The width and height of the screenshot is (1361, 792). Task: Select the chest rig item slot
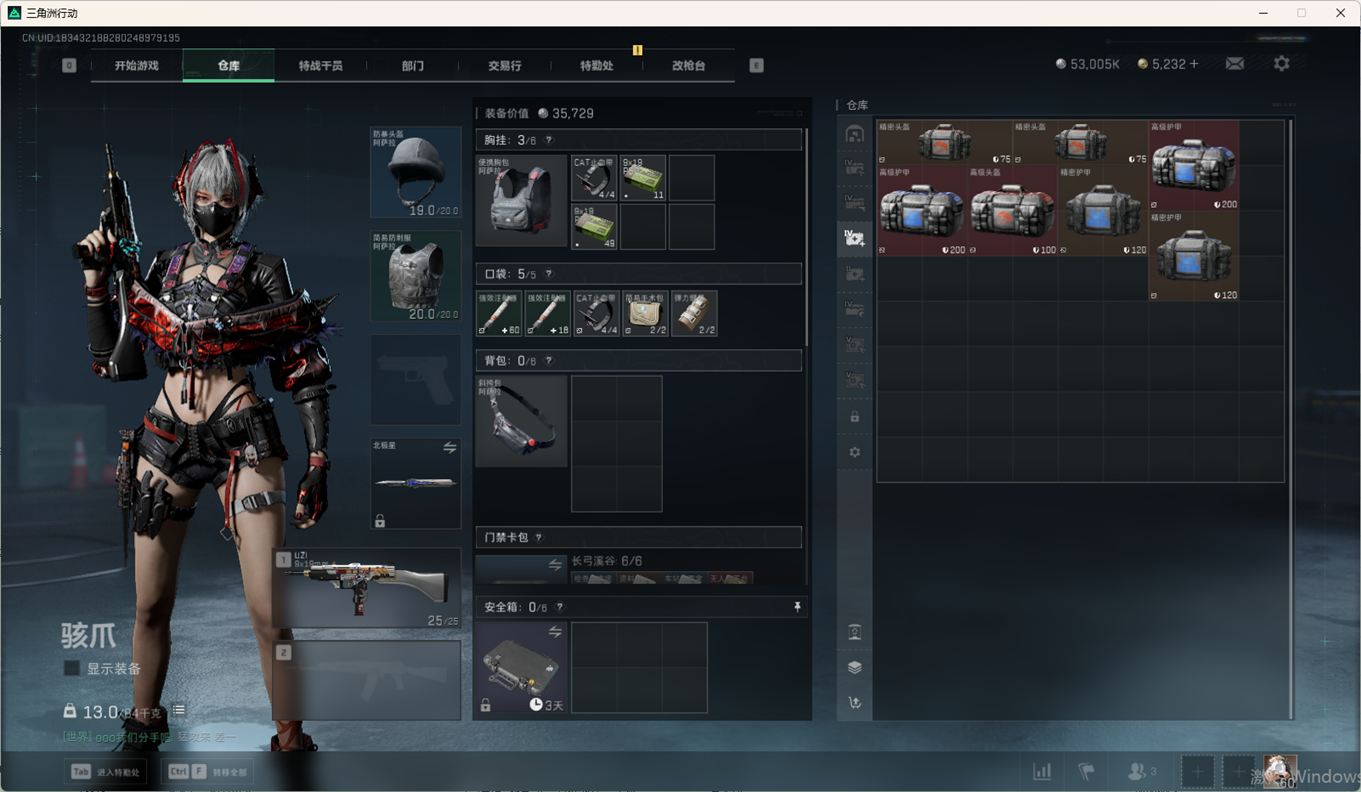(521, 200)
